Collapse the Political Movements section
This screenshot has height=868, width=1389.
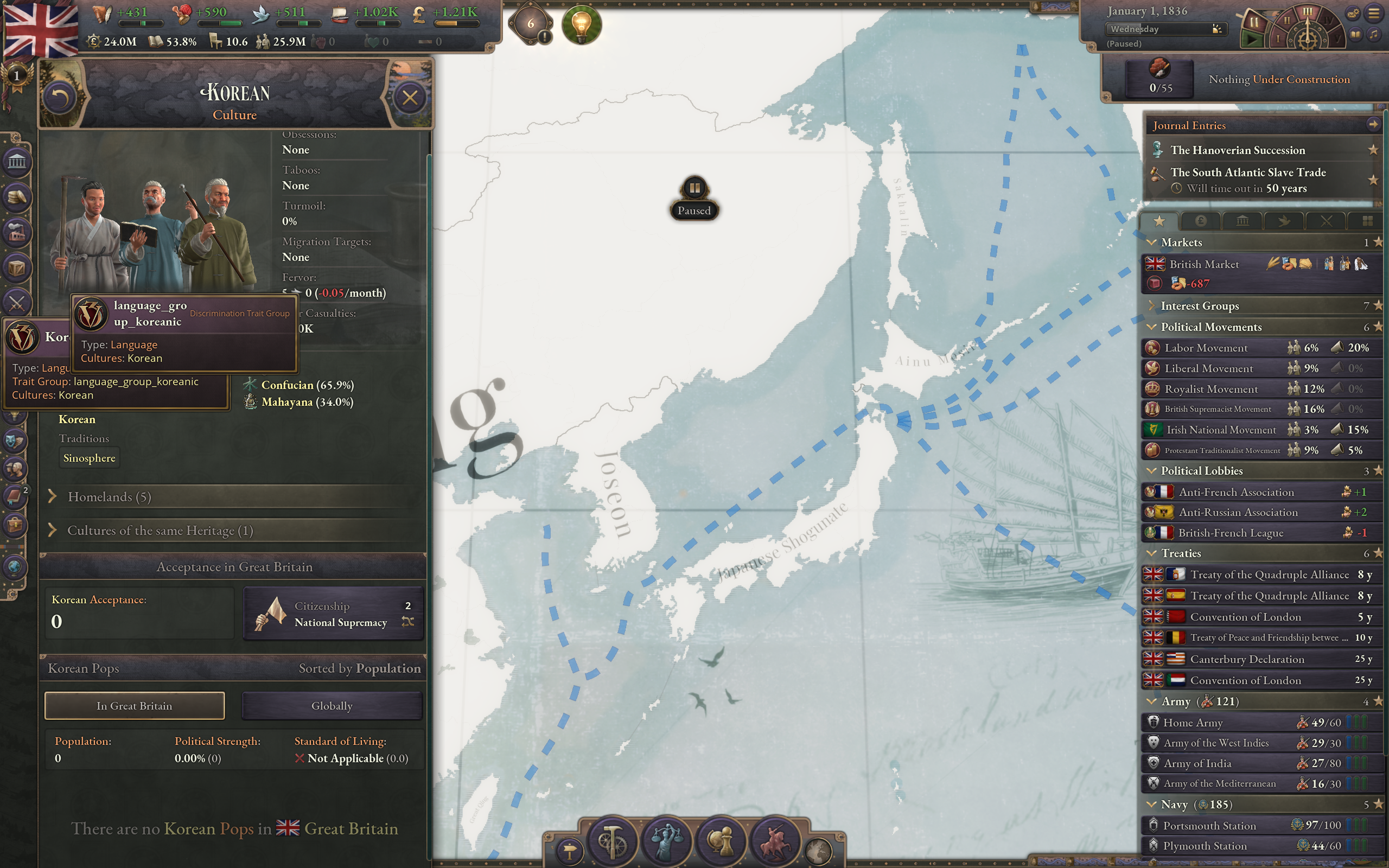1151,327
